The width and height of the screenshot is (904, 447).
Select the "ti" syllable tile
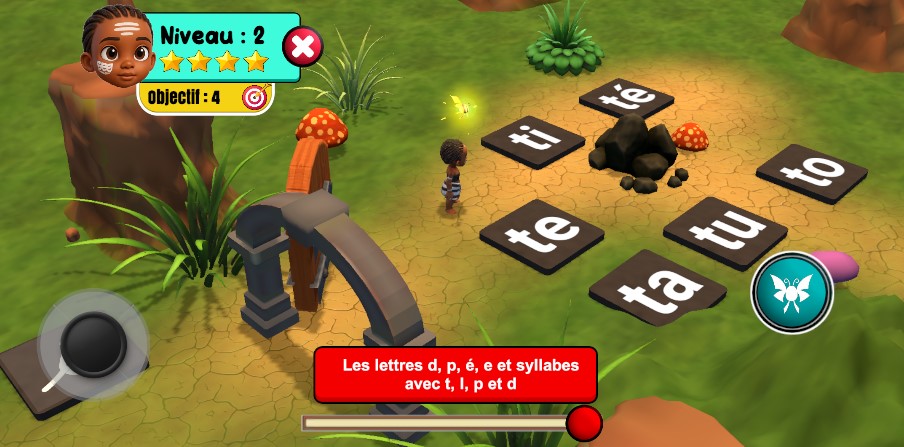point(531,139)
